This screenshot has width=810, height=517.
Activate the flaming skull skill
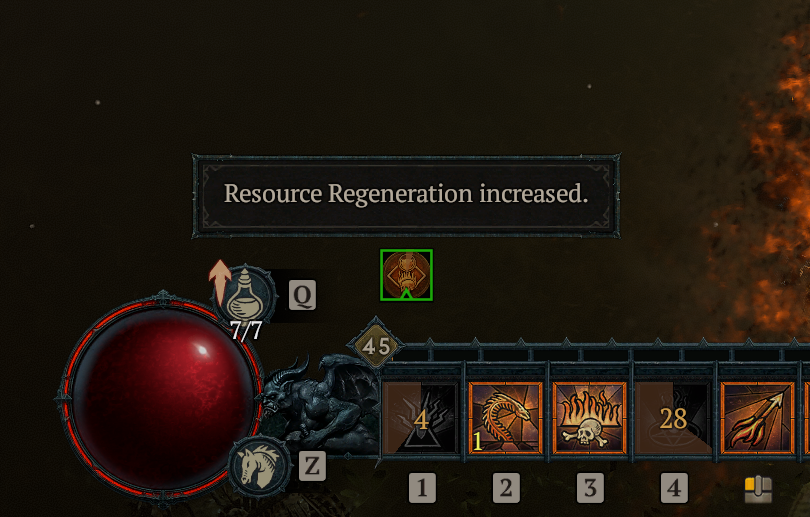click(590, 419)
